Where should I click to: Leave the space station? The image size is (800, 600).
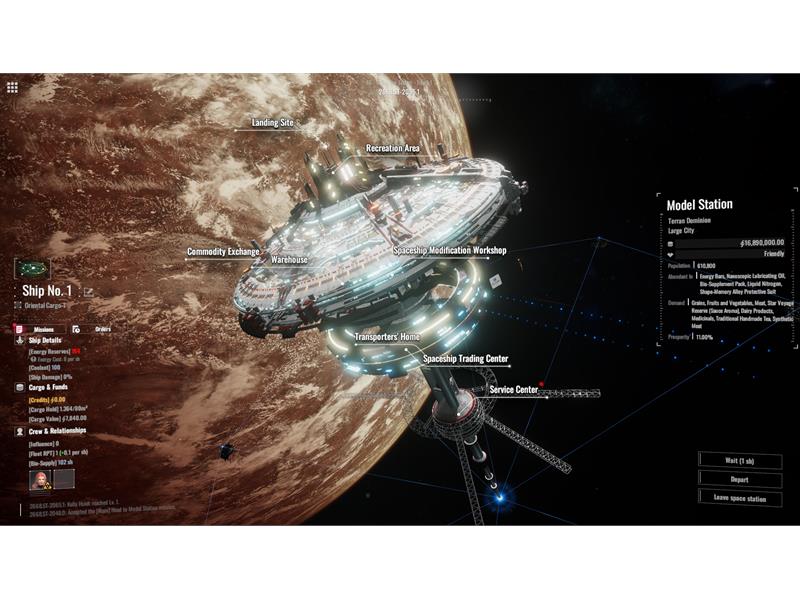coord(739,497)
